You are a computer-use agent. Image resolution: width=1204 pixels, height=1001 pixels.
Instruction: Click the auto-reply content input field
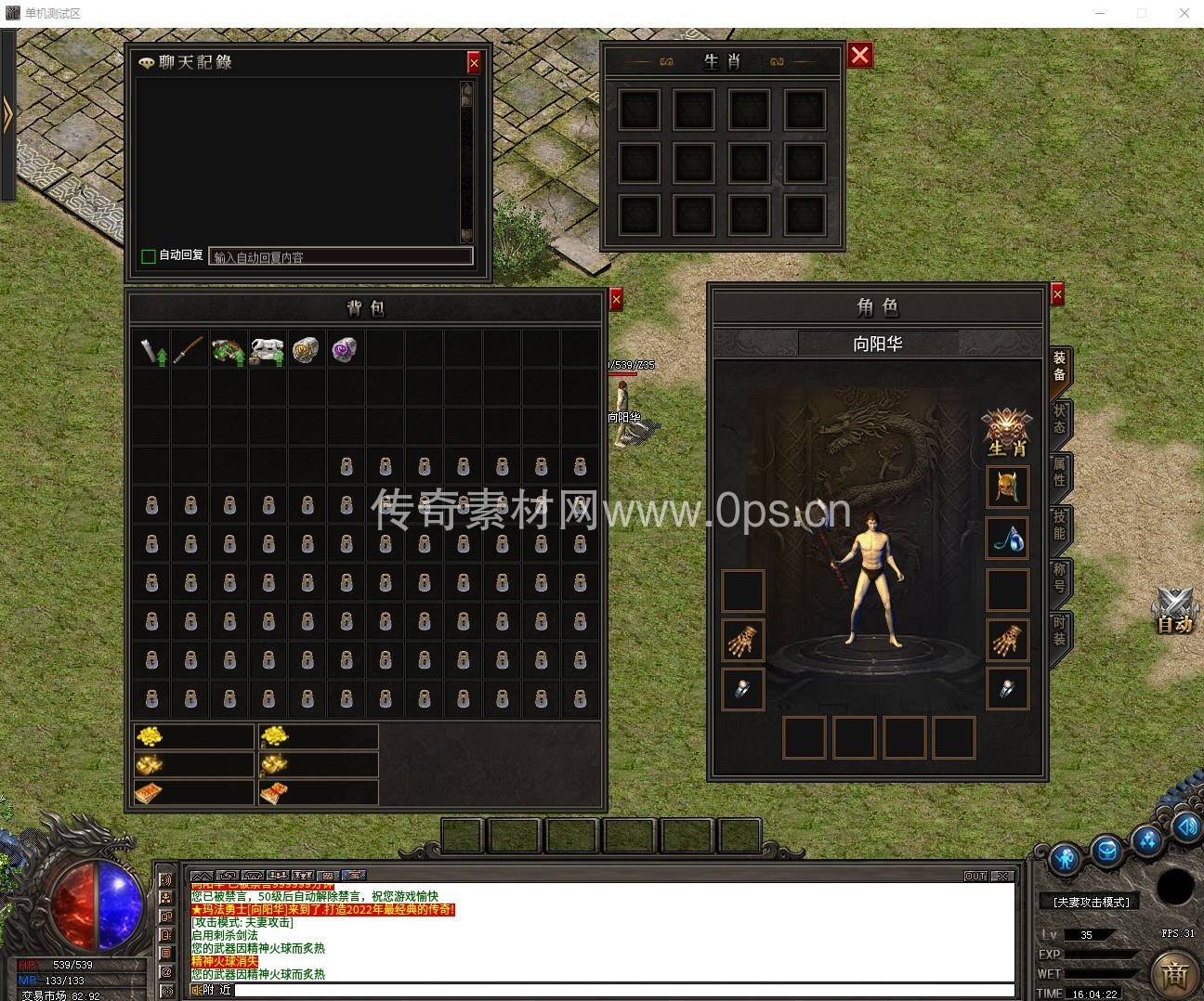(341, 256)
